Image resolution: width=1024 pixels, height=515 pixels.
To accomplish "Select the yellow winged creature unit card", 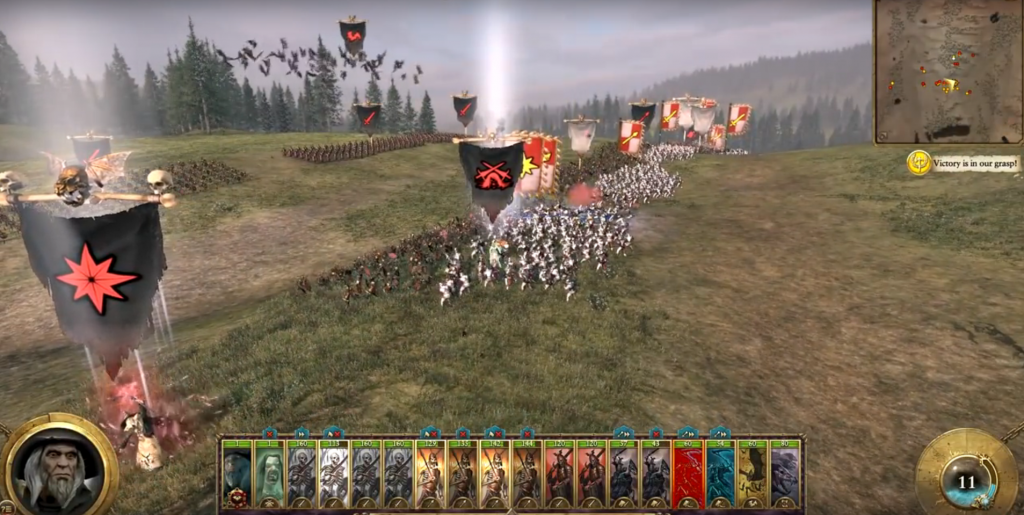I will coord(752,473).
